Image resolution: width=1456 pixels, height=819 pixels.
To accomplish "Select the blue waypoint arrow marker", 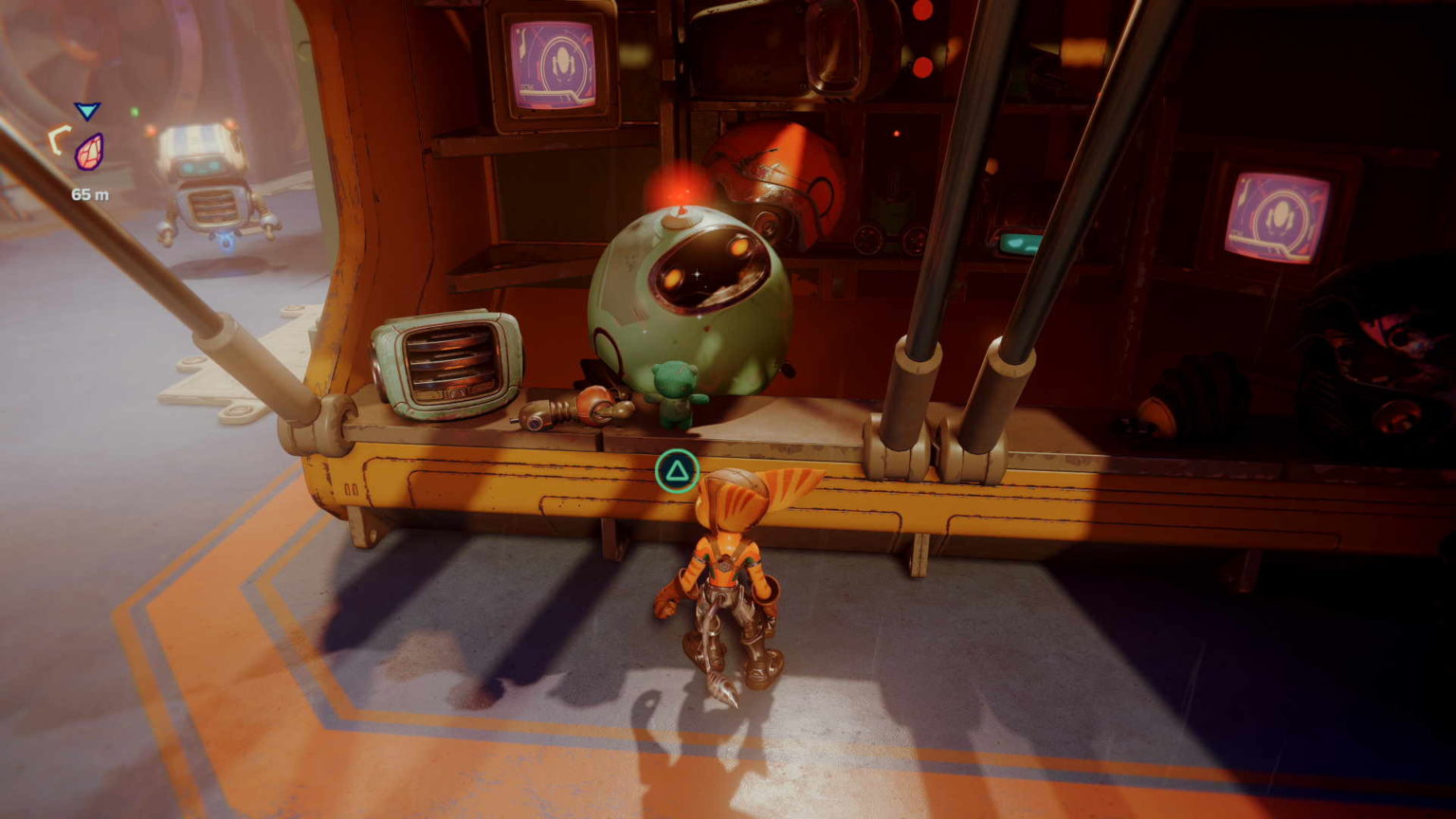I will (x=86, y=112).
